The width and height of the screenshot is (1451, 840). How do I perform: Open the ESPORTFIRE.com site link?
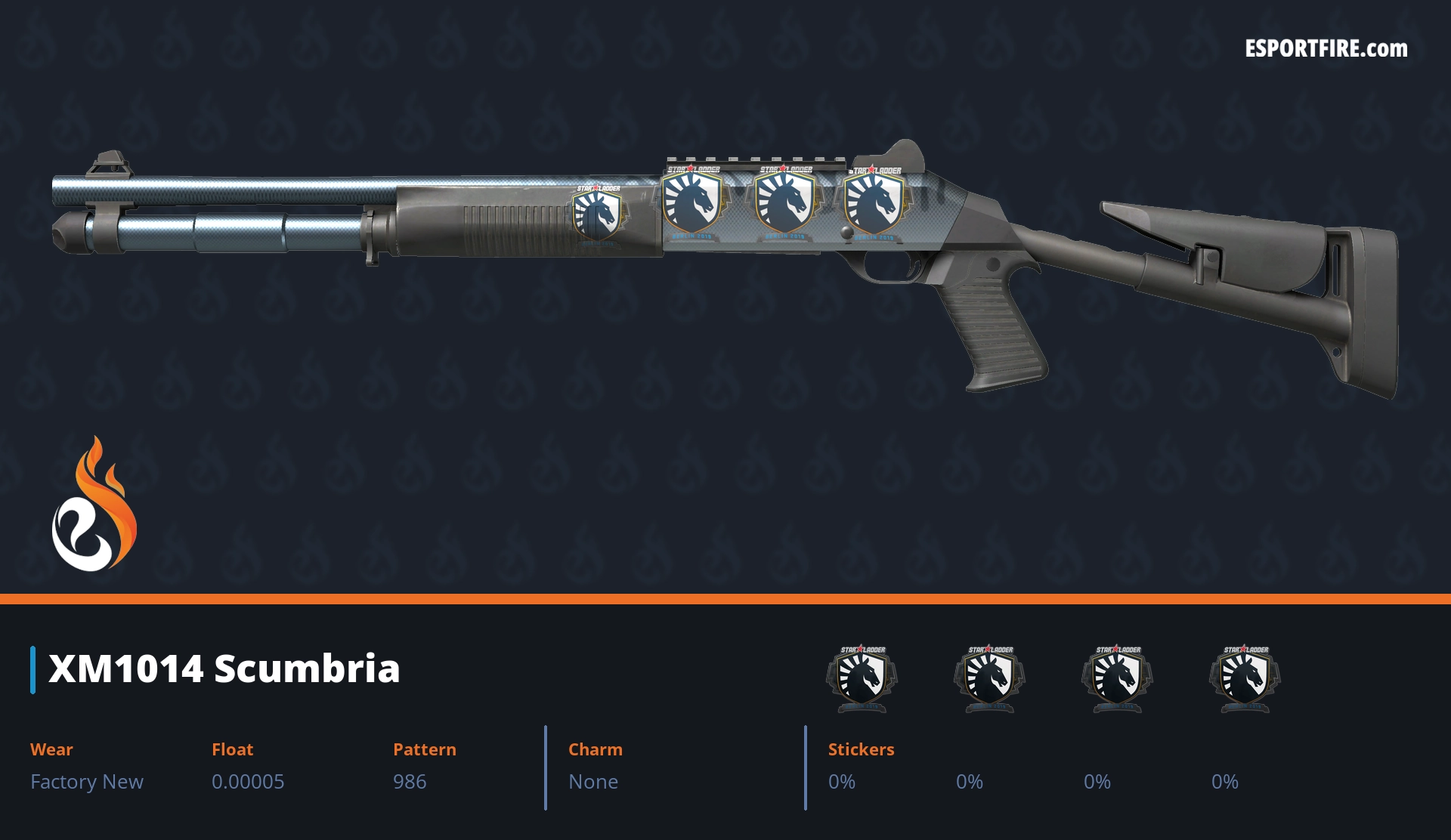coord(1326,49)
